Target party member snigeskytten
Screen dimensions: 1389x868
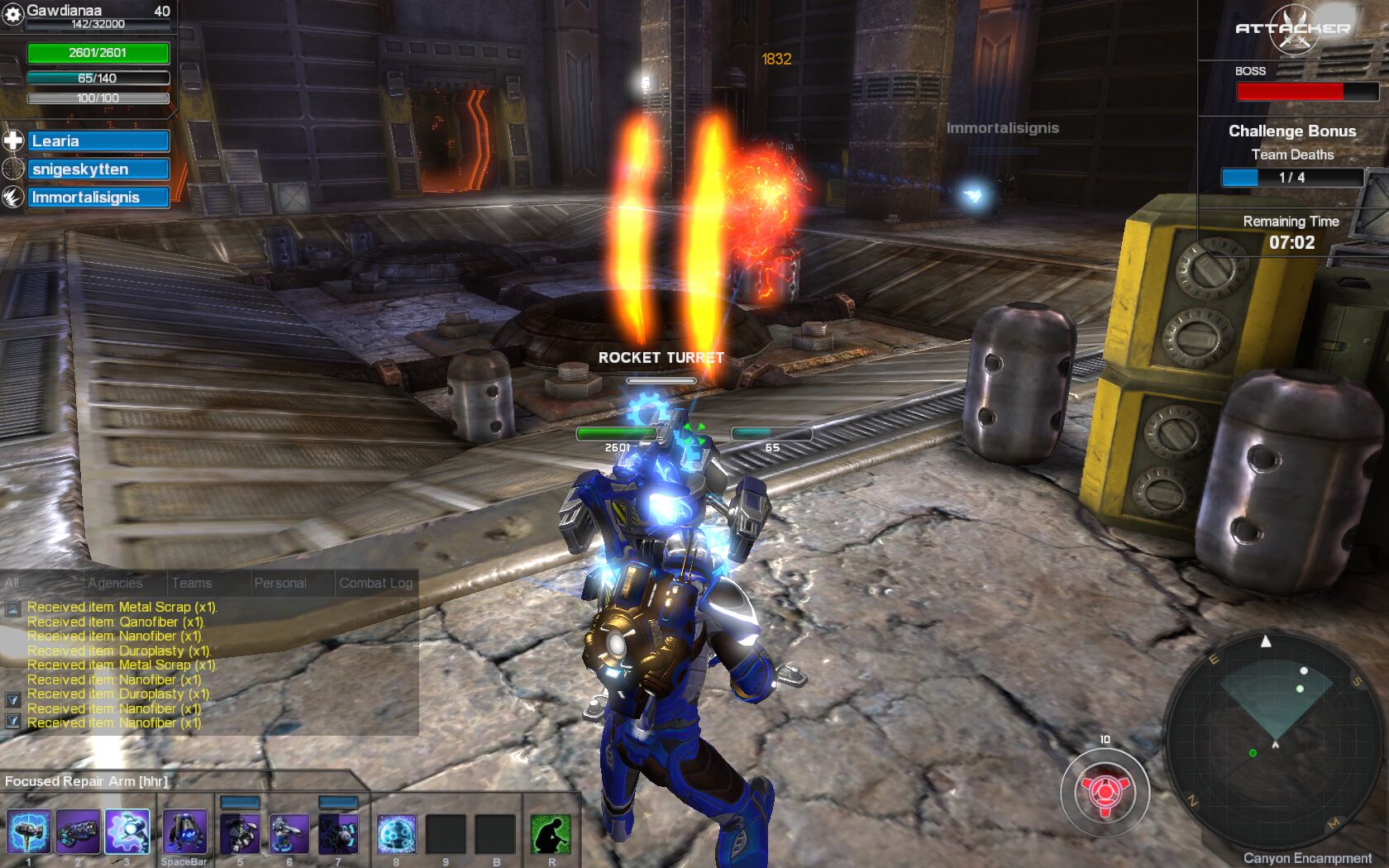pyautogui.click(x=98, y=169)
